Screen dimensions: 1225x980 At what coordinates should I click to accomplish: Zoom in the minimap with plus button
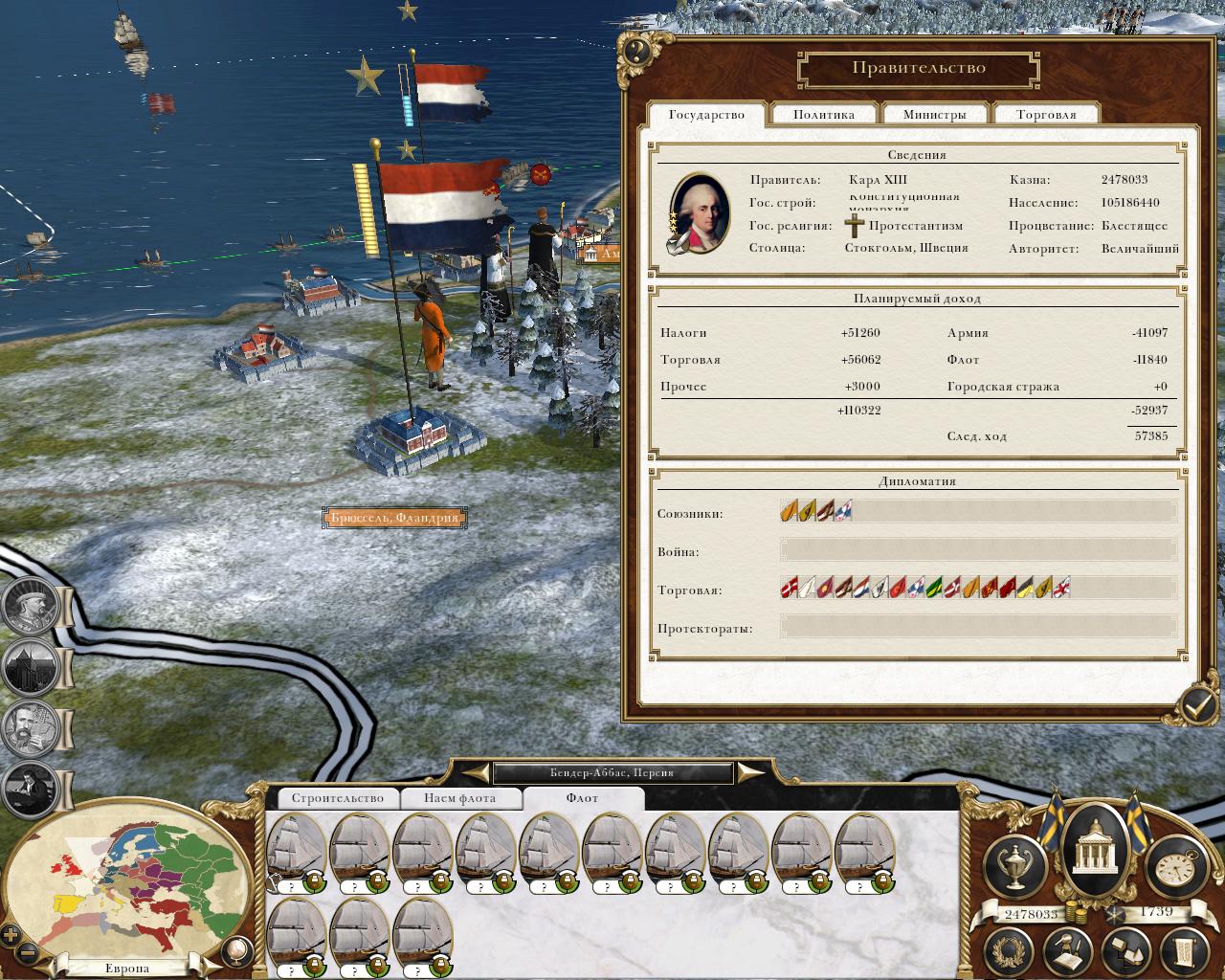pos(11,935)
